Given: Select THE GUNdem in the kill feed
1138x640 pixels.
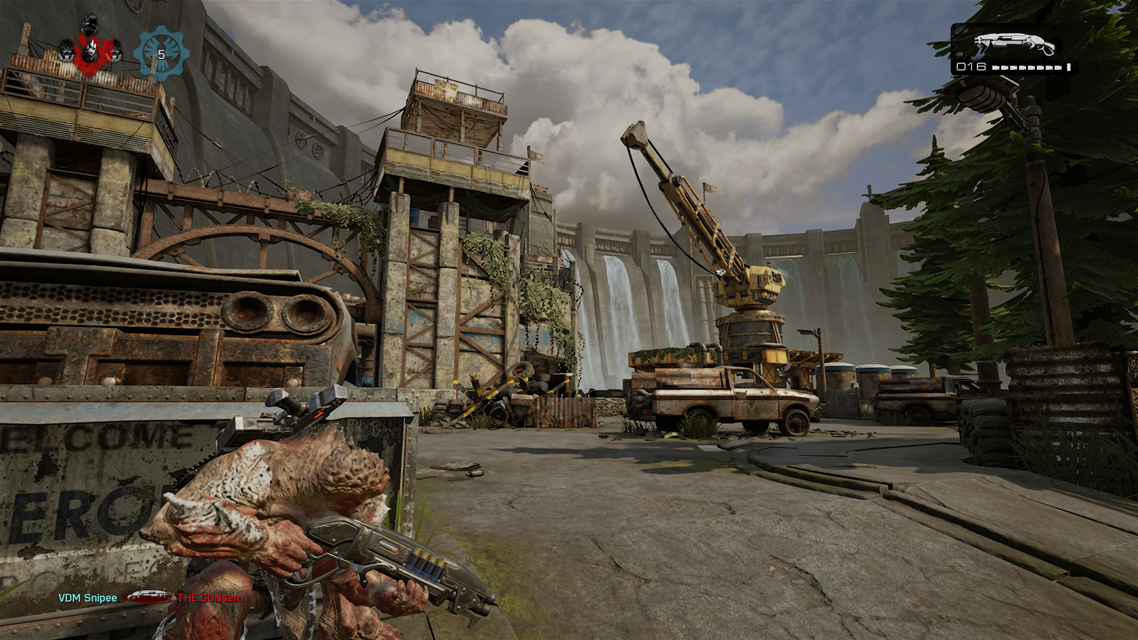Looking at the screenshot, I should coord(210,598).
